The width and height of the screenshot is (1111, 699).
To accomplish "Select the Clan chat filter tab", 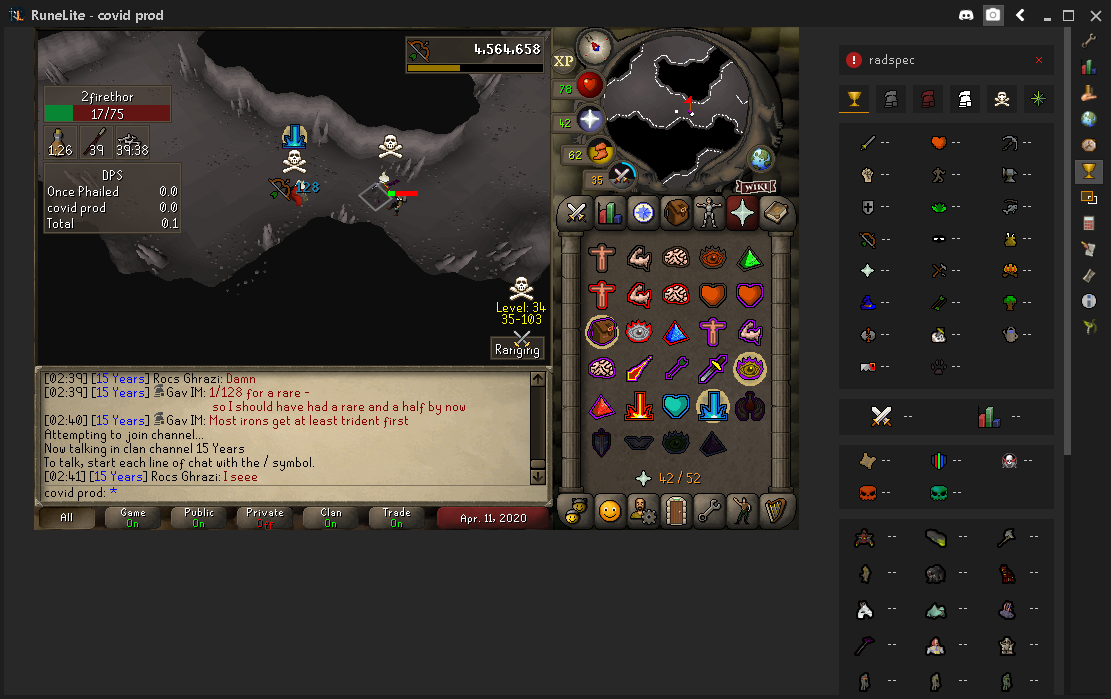I will [330, 517].
